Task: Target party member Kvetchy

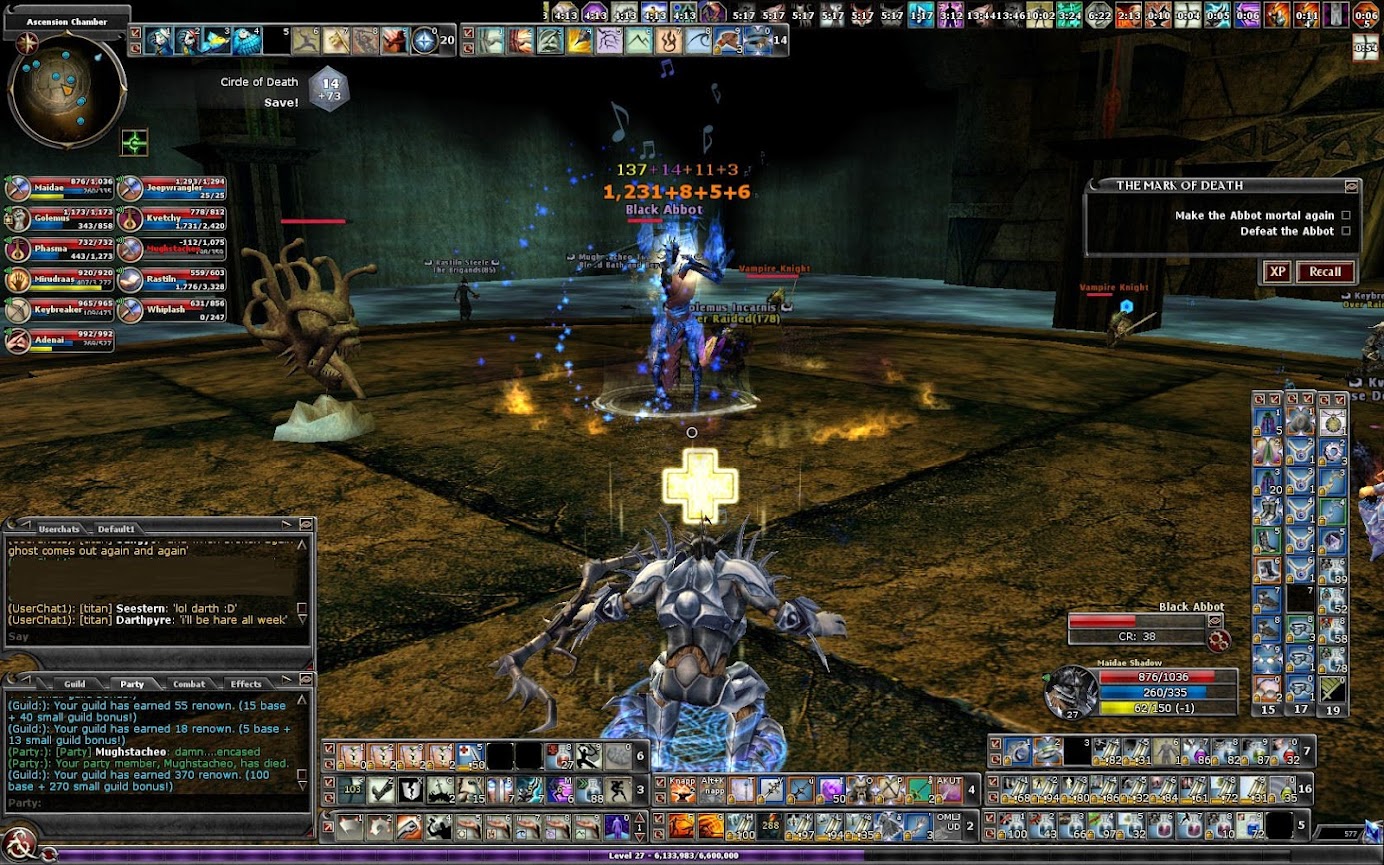Action: pos(171,219)
